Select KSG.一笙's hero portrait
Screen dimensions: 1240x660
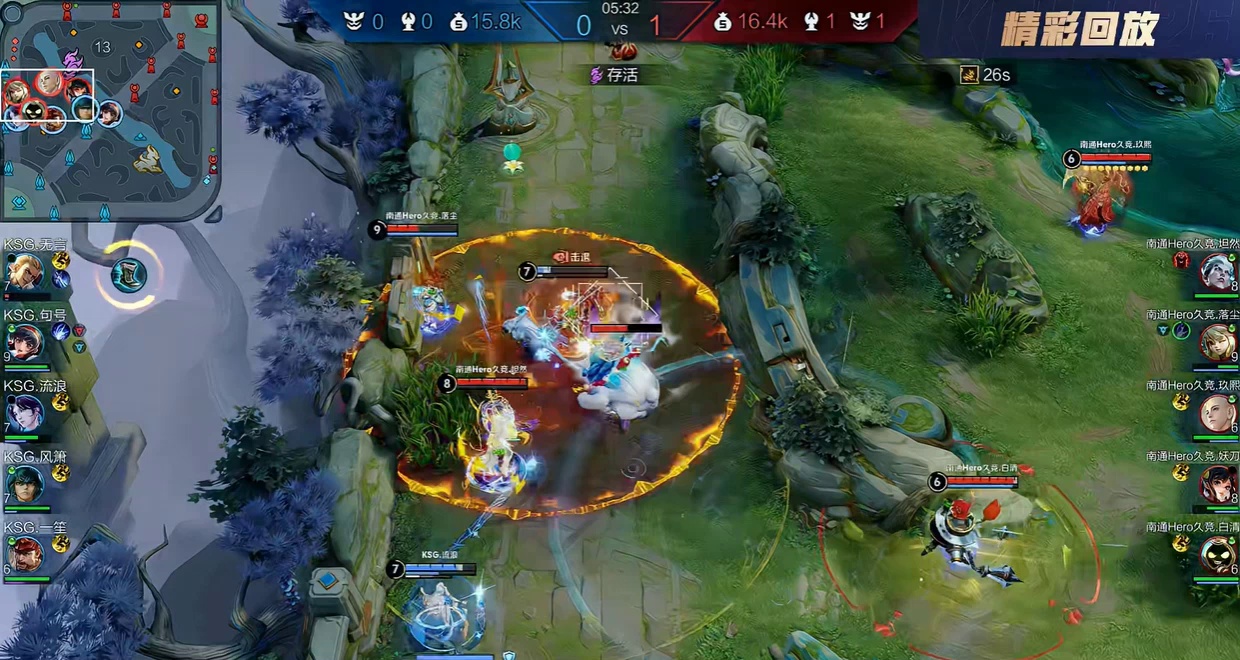coord(24,554)
